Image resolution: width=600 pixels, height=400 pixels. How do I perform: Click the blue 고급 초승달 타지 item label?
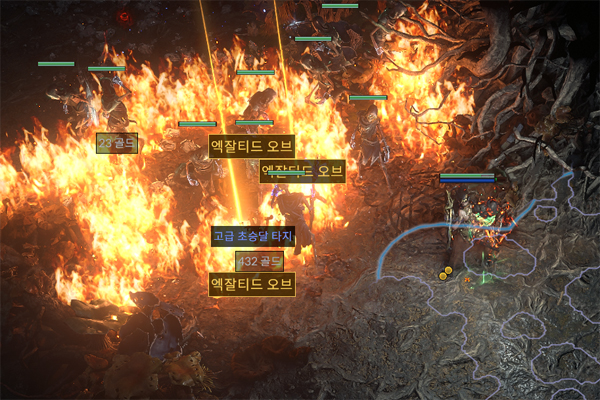coord(253,237)
